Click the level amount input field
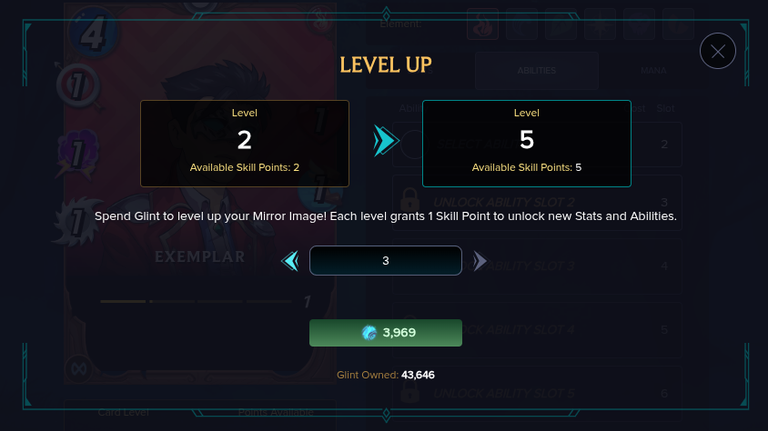Image resolution: width=768 pixels, height=431 pixels. (x=385, y=261)
